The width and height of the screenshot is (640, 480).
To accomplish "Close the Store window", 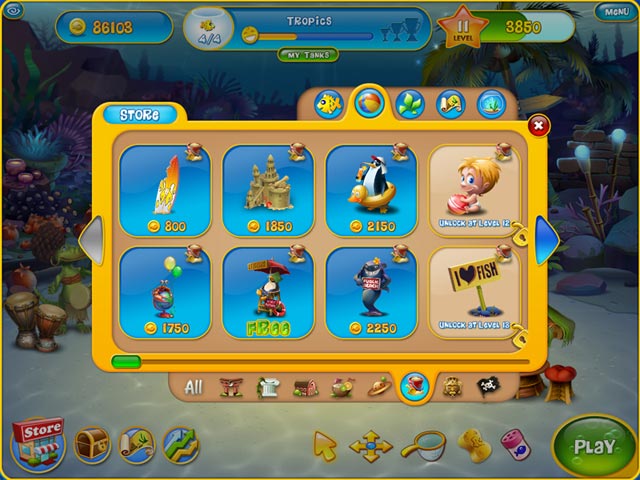I will (x=538, y=125).
